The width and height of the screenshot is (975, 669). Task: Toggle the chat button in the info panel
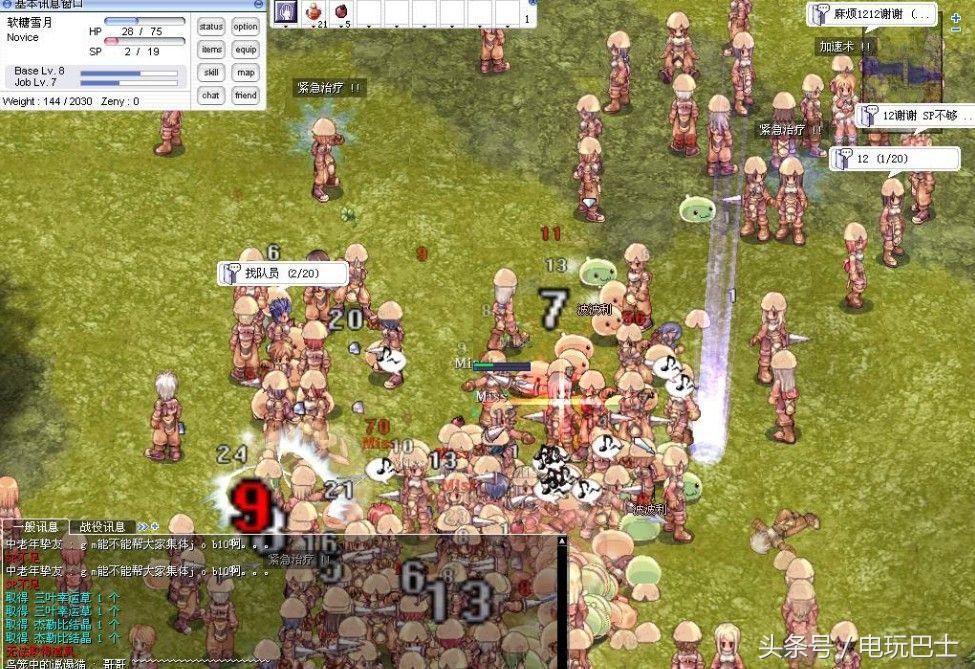(211, 96)
